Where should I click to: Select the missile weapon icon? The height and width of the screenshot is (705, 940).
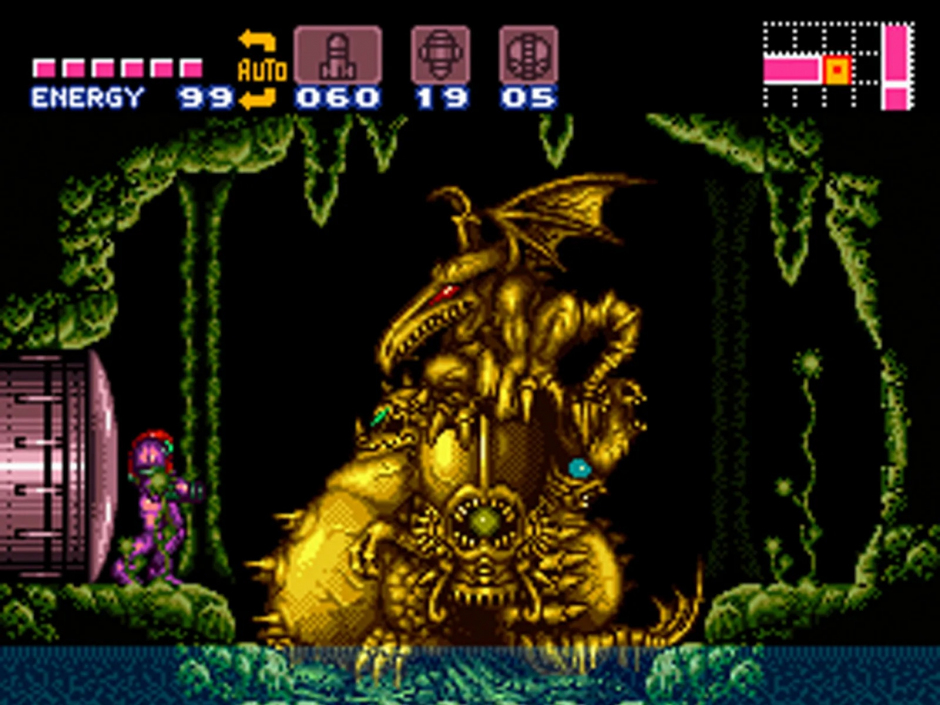point(337,55)
